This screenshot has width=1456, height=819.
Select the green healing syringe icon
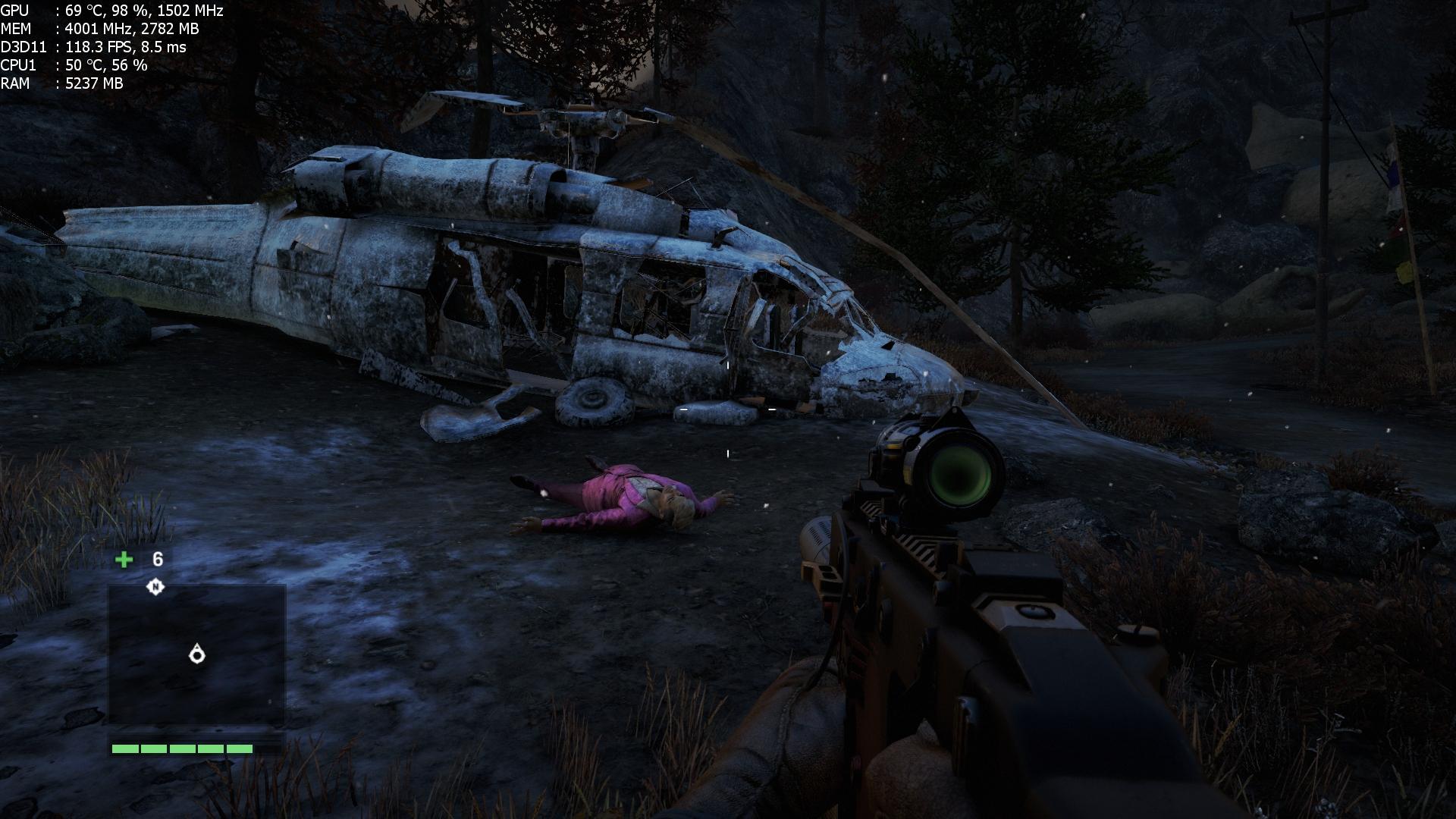[x=124, y=560]
